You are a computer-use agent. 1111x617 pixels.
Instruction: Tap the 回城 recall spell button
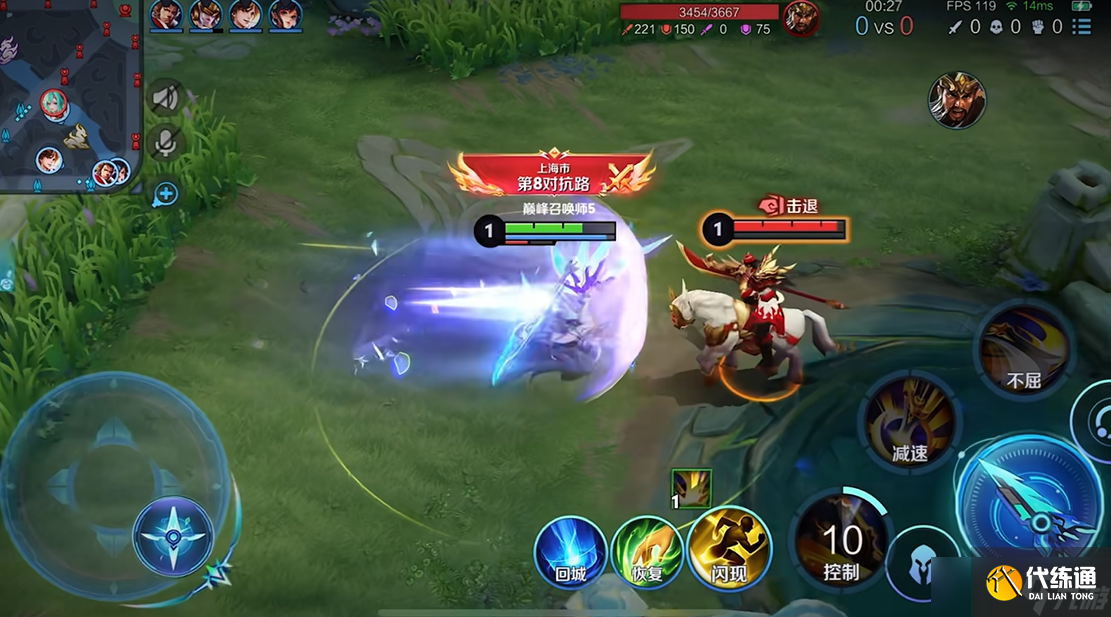pos(570,552)
